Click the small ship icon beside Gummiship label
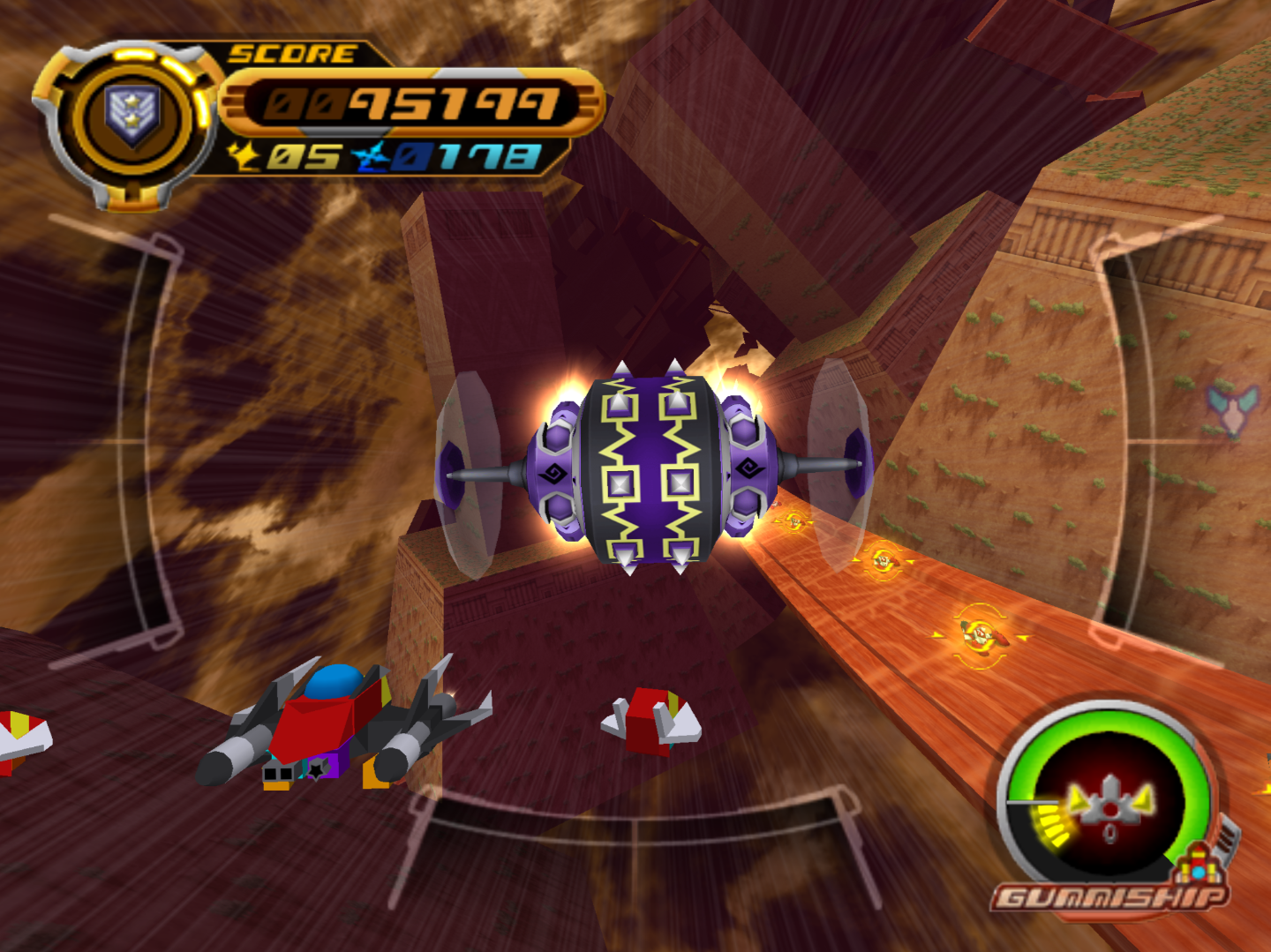Image resolution: width=1271 pixels, height=952 pixels. [1200, 864]
